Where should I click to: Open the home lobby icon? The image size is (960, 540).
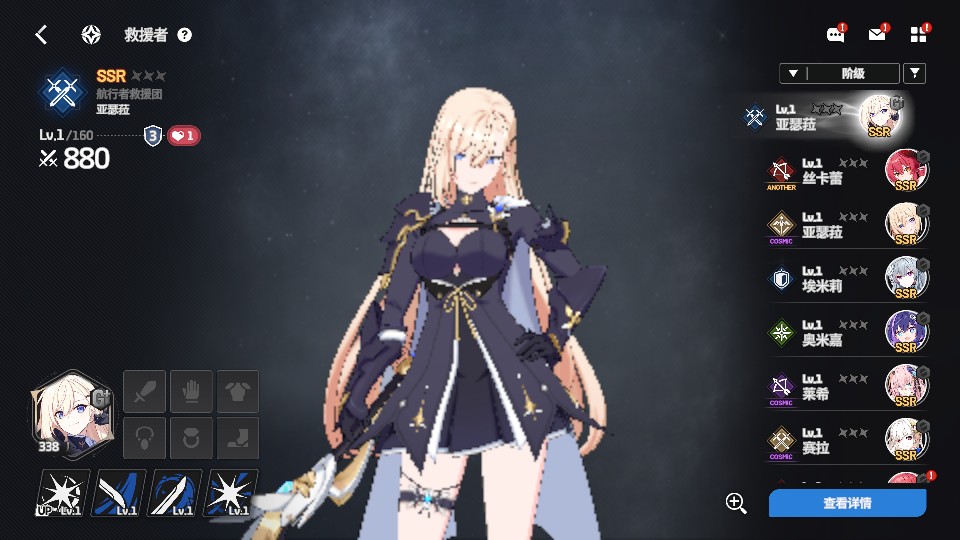pyautogui.click(x=91, y=35)
